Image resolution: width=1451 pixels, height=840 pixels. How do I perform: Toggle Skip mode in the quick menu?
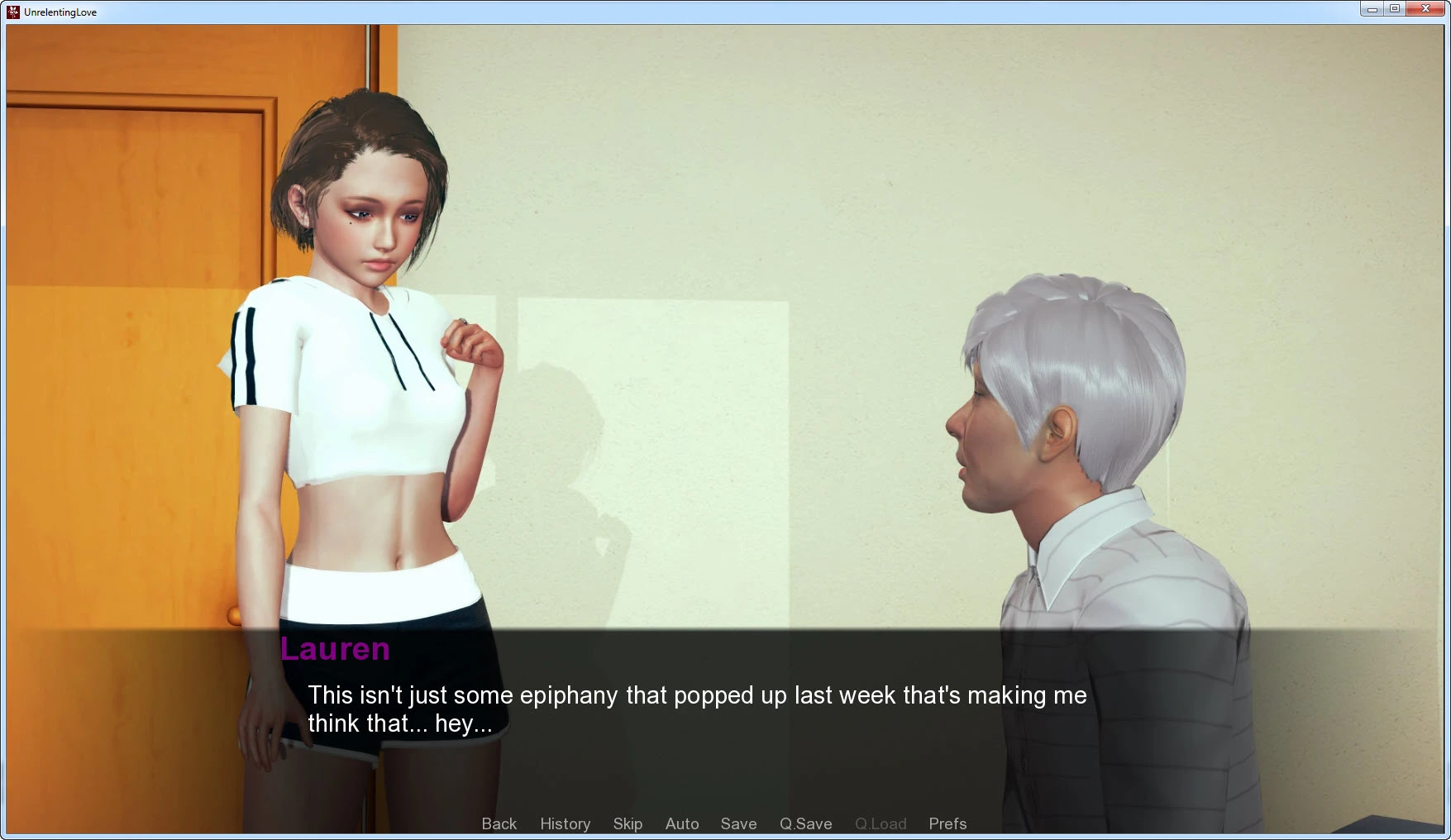click(628, 823)
